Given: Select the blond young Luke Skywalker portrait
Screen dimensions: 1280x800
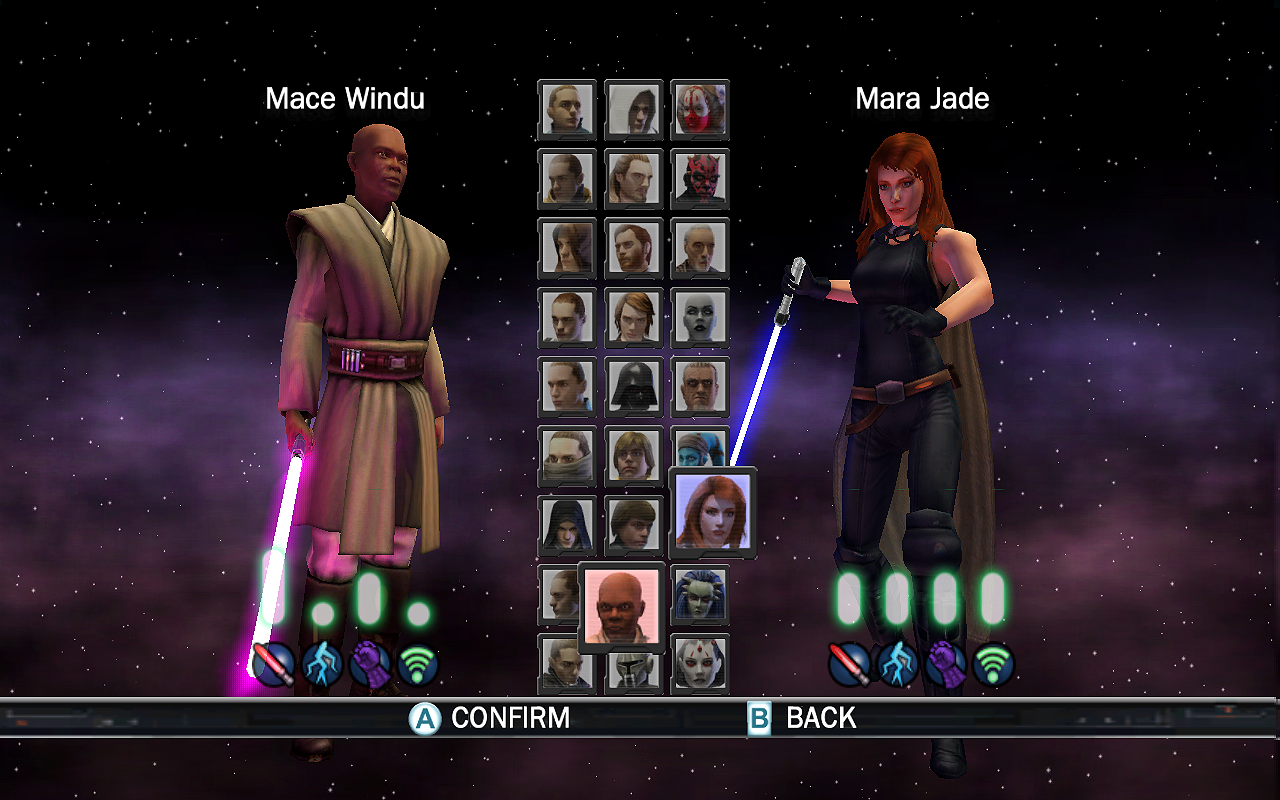Looking at the screenshot, I should click(x=633, y=455).
